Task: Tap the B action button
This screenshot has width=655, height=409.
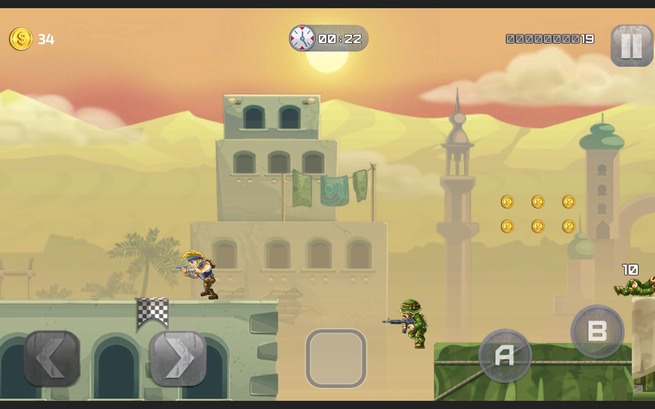Action: point(597,331)
